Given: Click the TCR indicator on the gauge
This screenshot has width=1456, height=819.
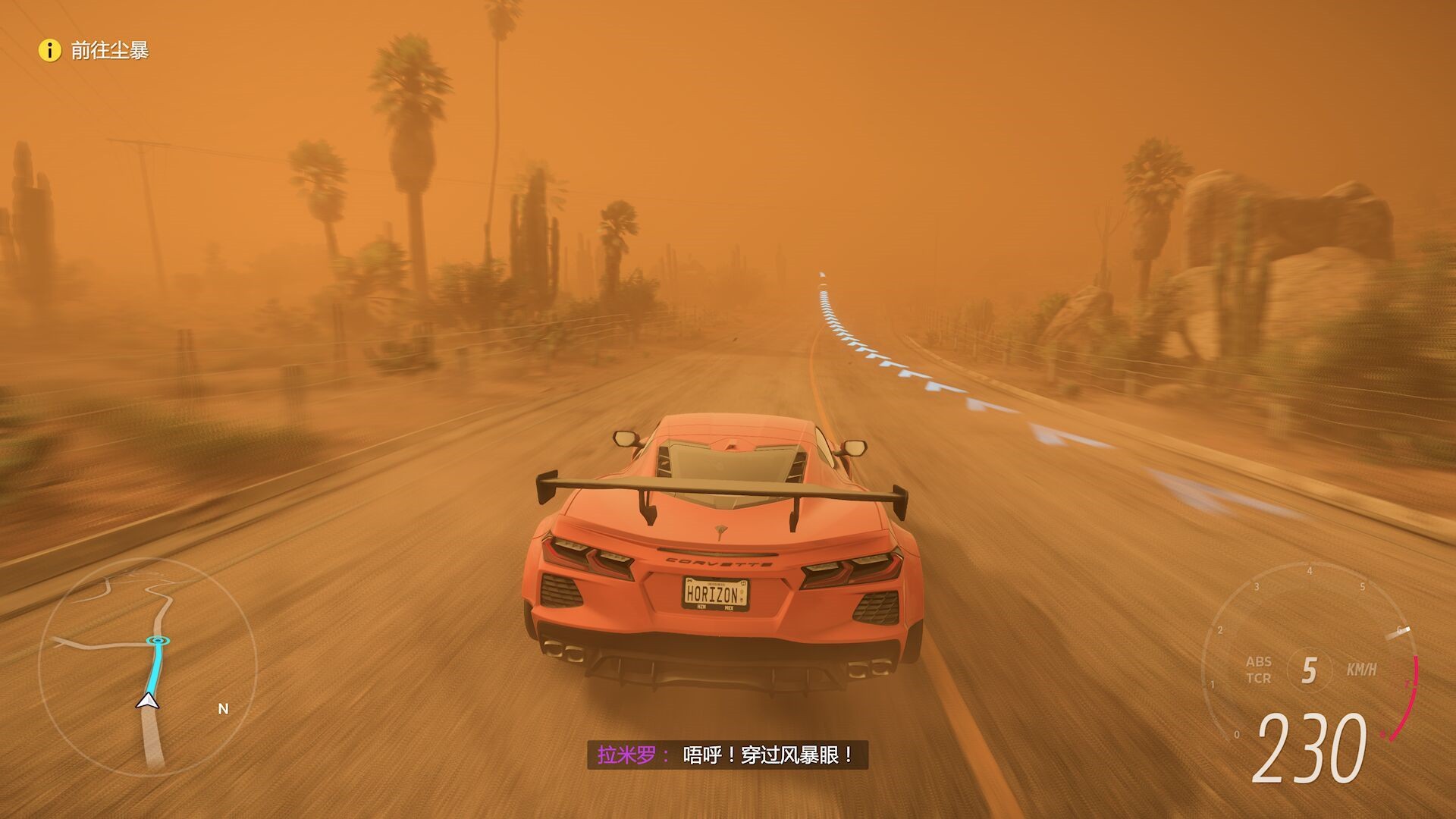Looking at the screenshot, I should [1258, 679].
